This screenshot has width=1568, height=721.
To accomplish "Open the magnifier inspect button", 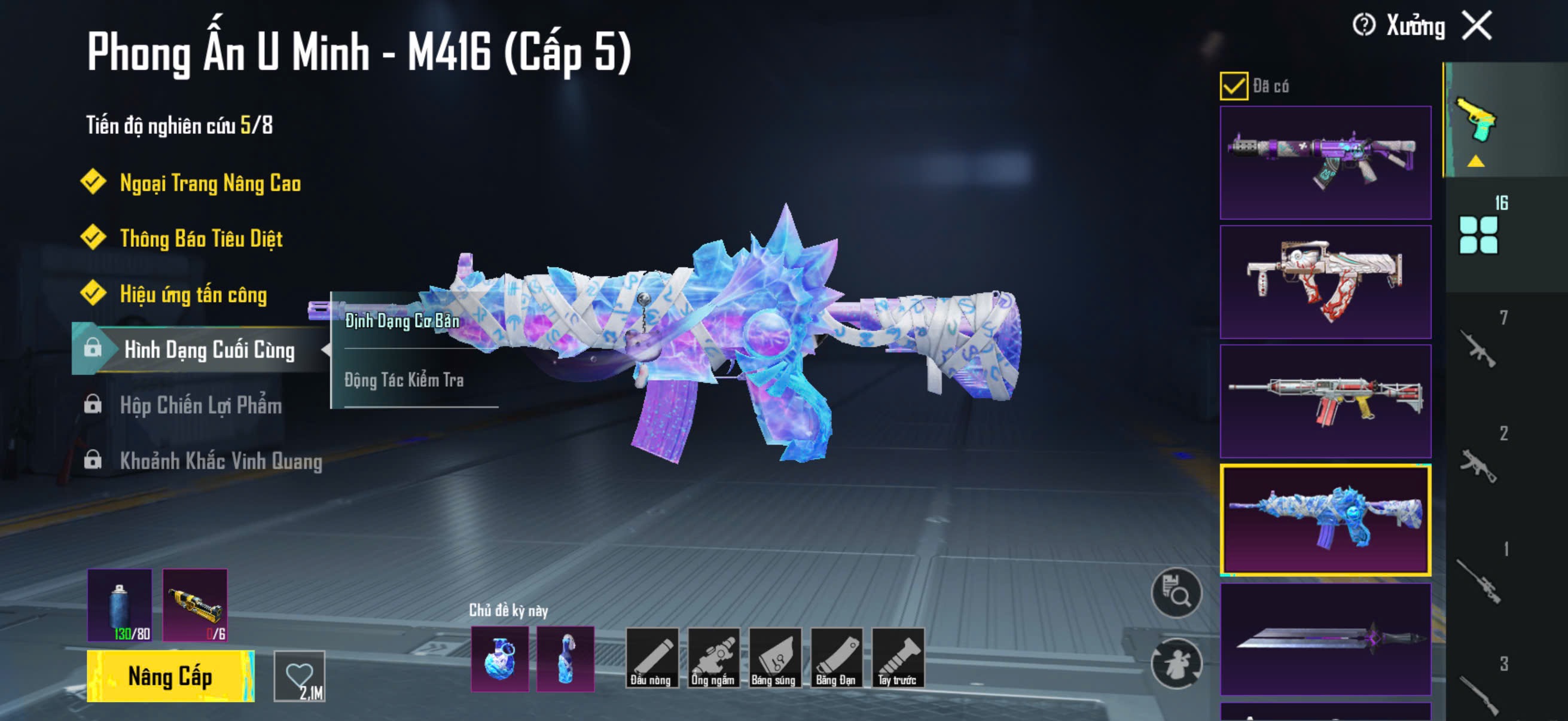I will pos(1176,592).
